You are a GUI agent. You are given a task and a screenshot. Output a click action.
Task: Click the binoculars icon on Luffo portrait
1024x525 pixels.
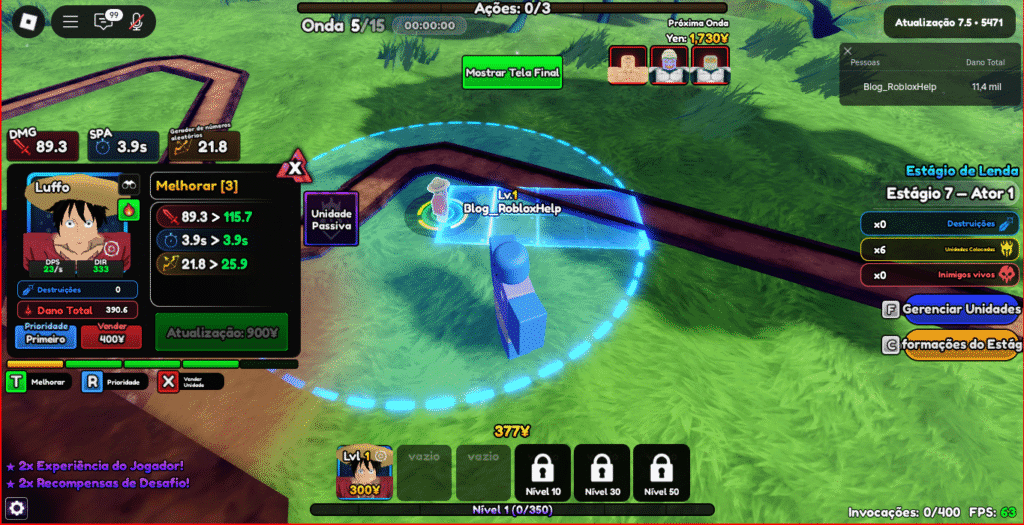point(128,186)
